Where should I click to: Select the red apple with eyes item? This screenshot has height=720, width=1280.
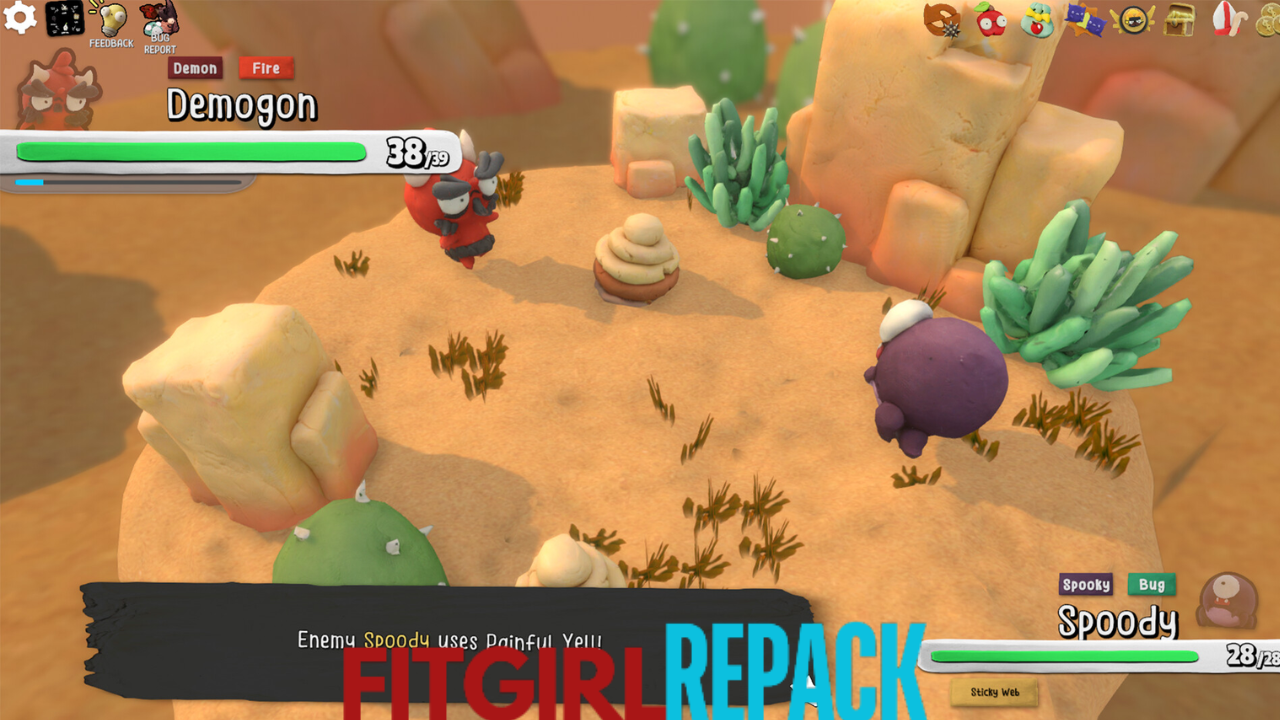pyautogui.click(x=990, y=20)
